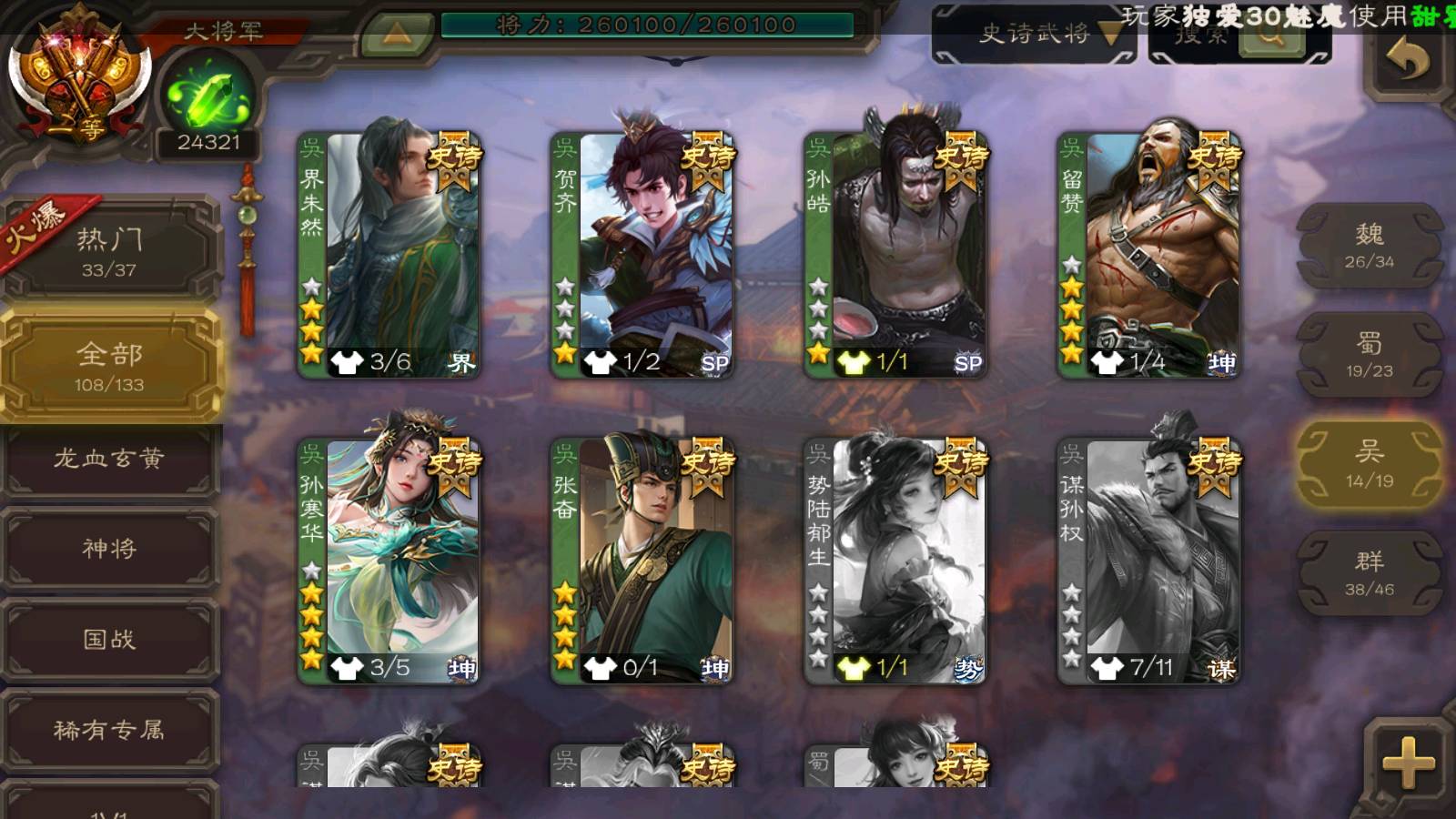Switch to the 热门 category tab
Screen dimensions: 1456x819
(109, 251)
